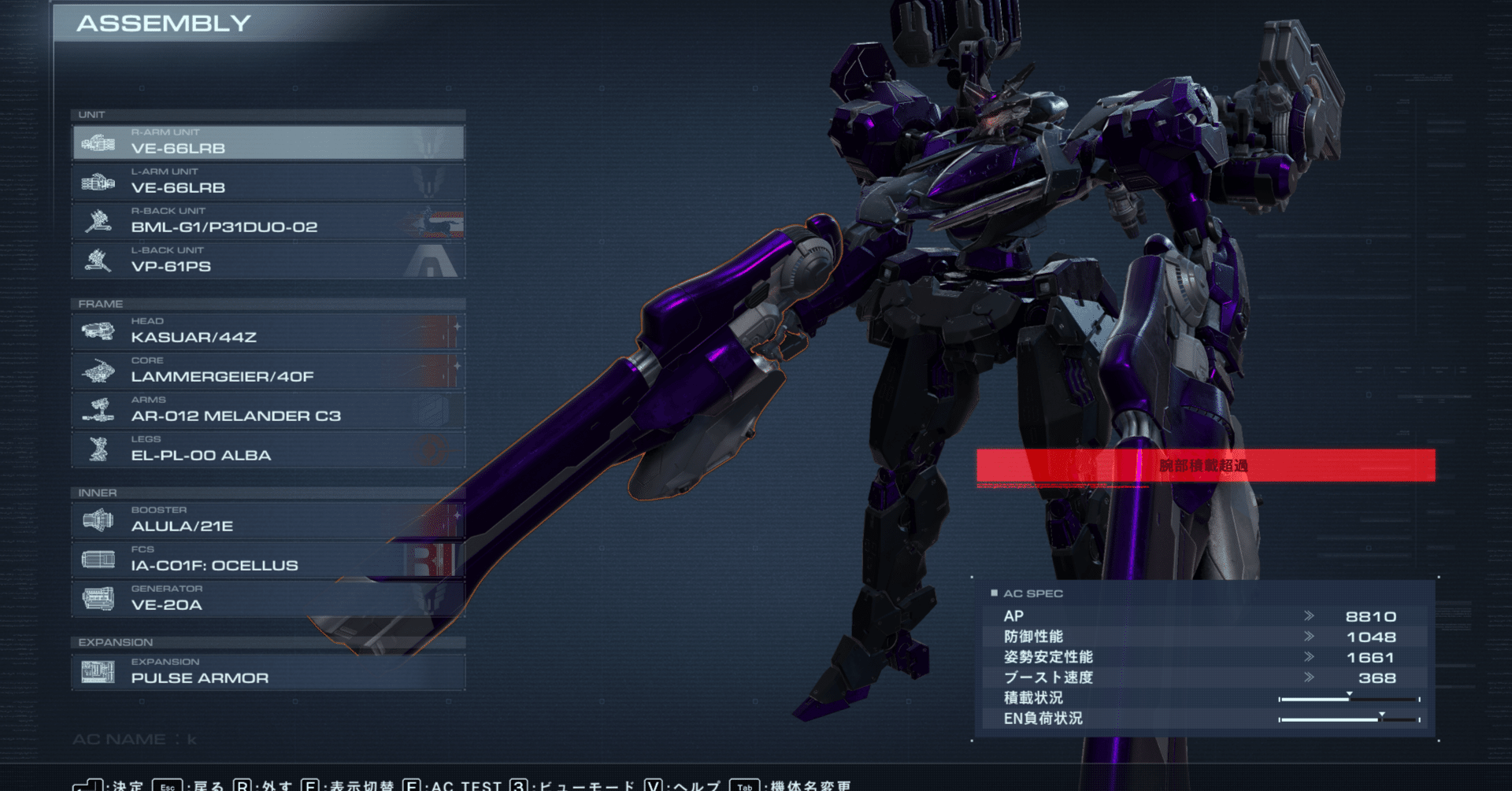Screen dimensions: 1512x791
Task: Select the L-ARM UNIT VE-66LRB slot
Action: pyautogui.click(x=268, y=182)
